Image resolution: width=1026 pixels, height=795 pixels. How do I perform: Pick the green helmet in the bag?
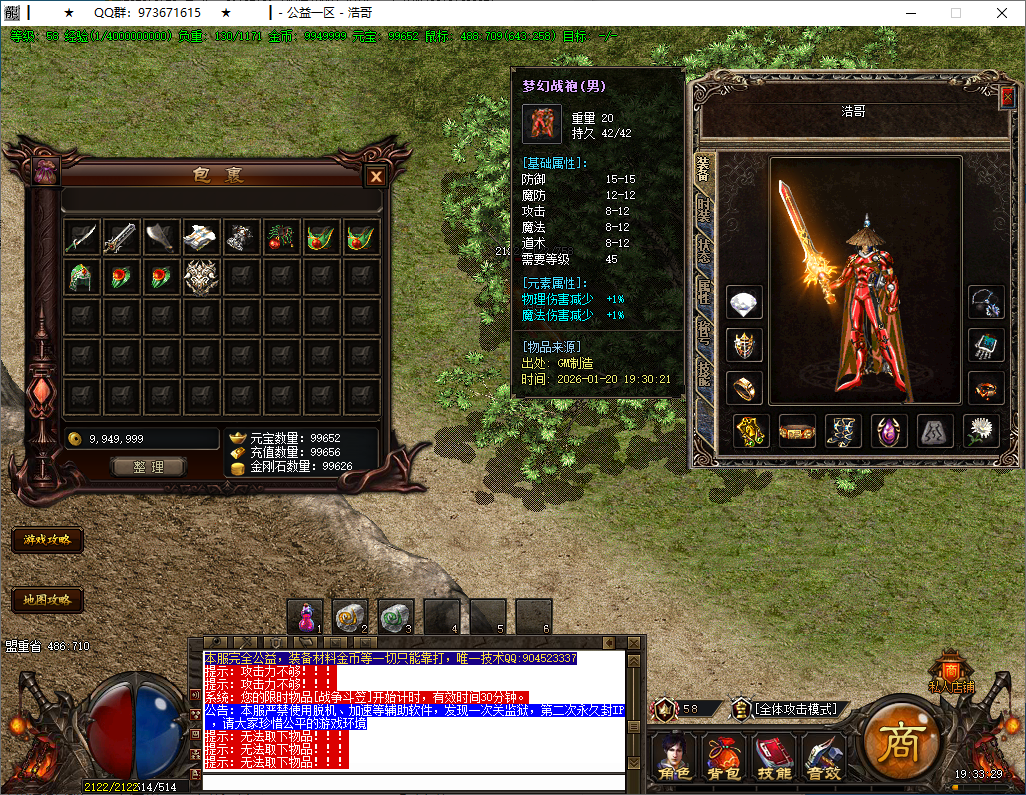coord(81,277)
